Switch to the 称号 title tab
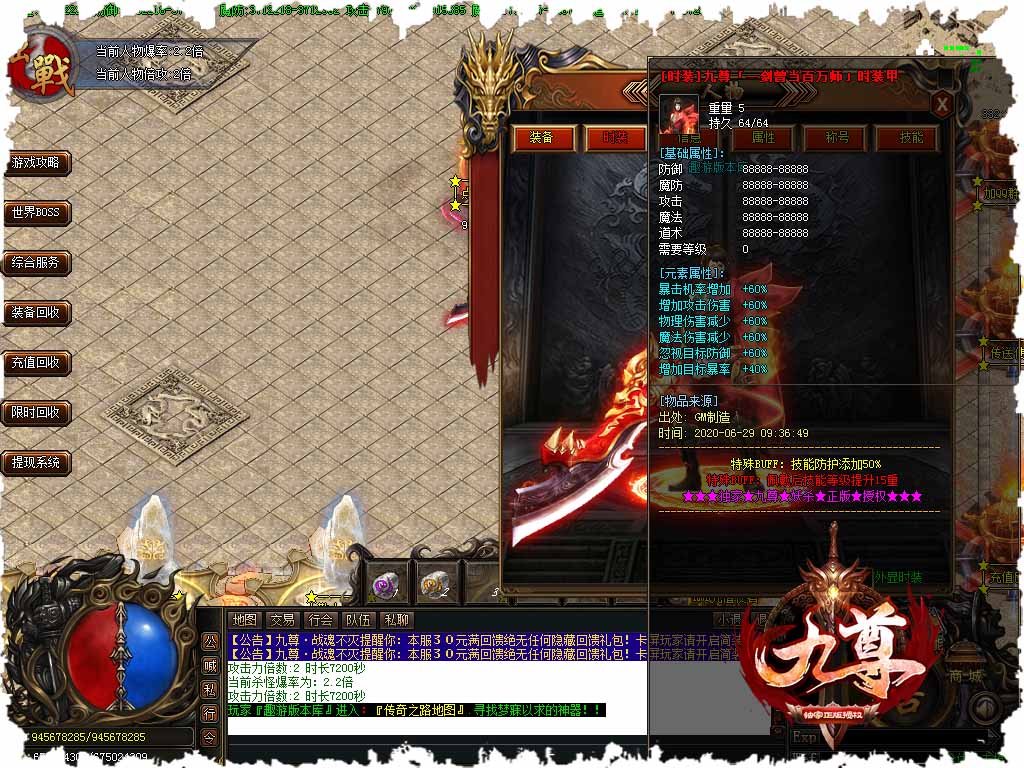Screen dimensions: 1024x768 pos(836,138)
